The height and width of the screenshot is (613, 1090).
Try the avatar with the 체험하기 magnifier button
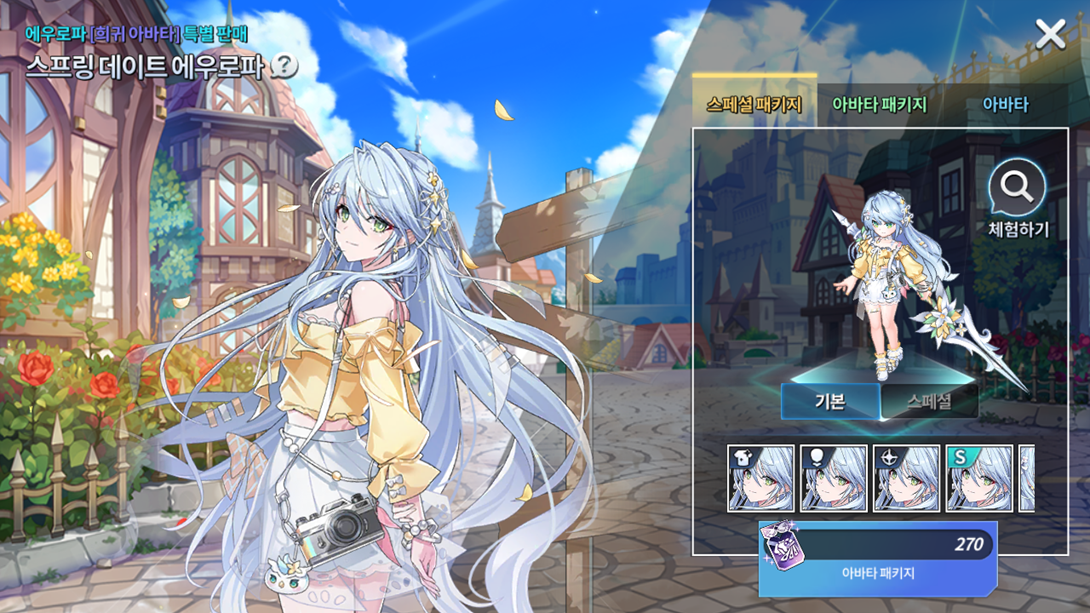click(x=1017, y=198)
